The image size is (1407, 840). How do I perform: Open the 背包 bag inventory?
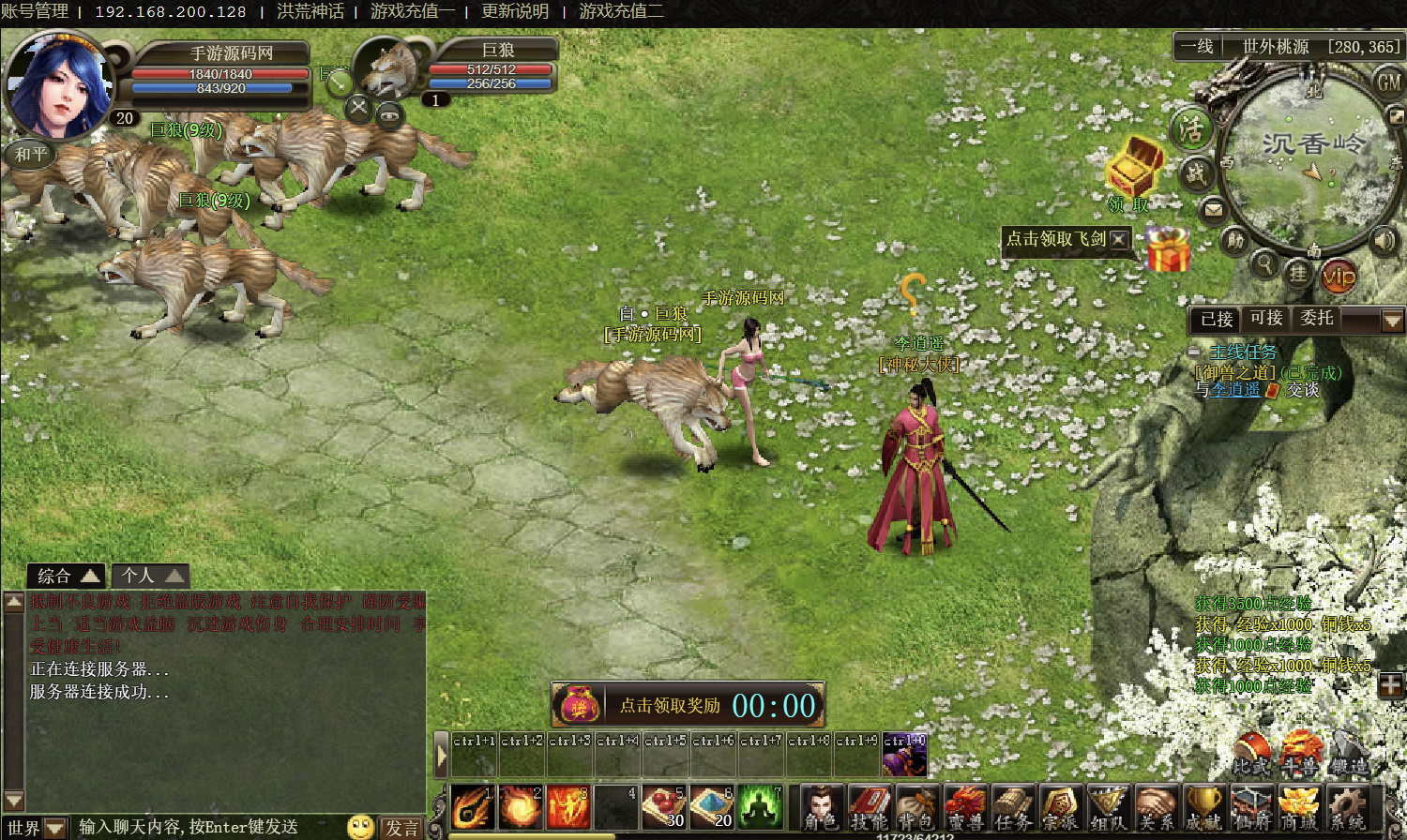916,806
